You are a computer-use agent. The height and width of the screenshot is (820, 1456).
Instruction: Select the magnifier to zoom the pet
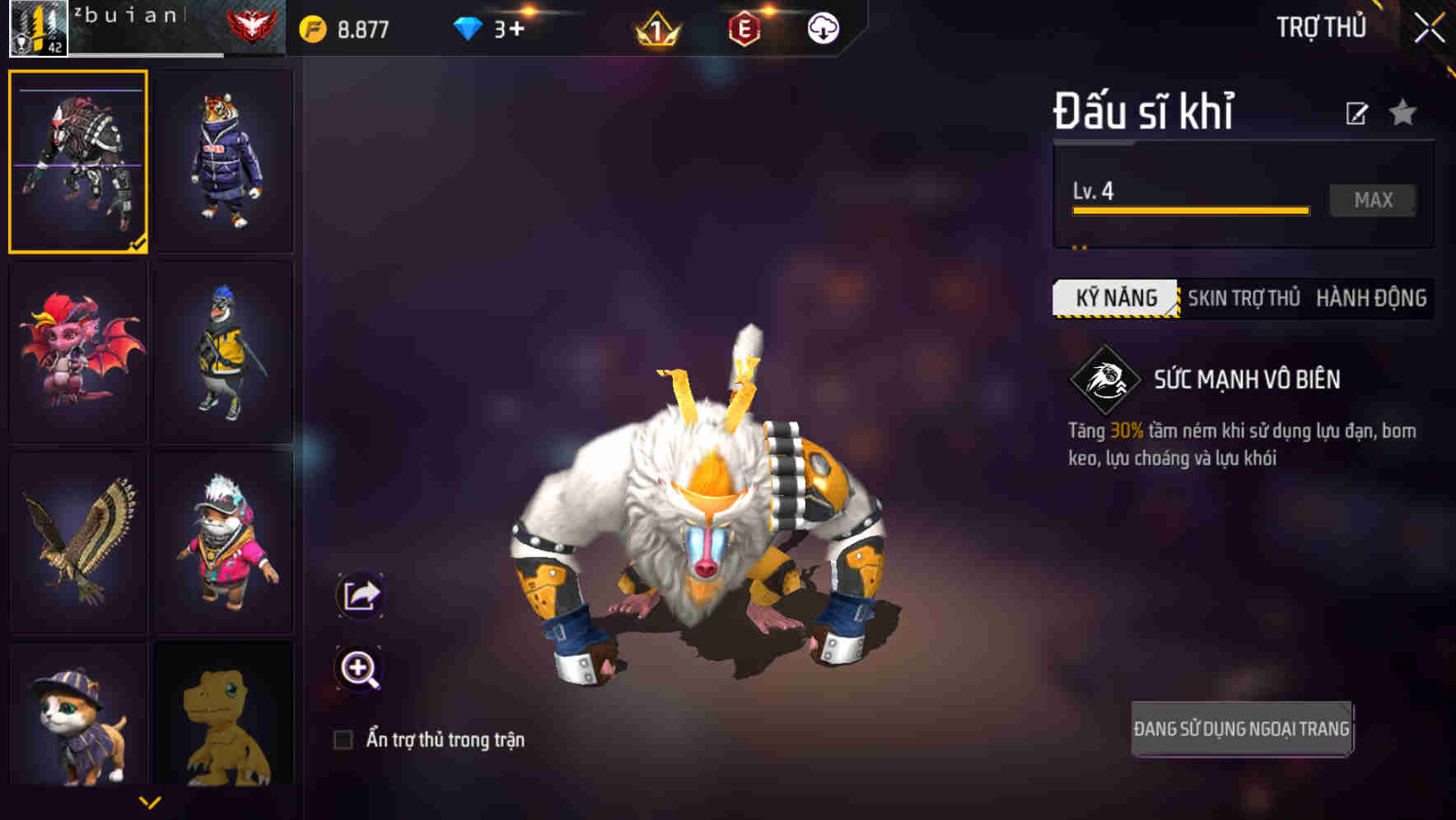click(359, 667)
